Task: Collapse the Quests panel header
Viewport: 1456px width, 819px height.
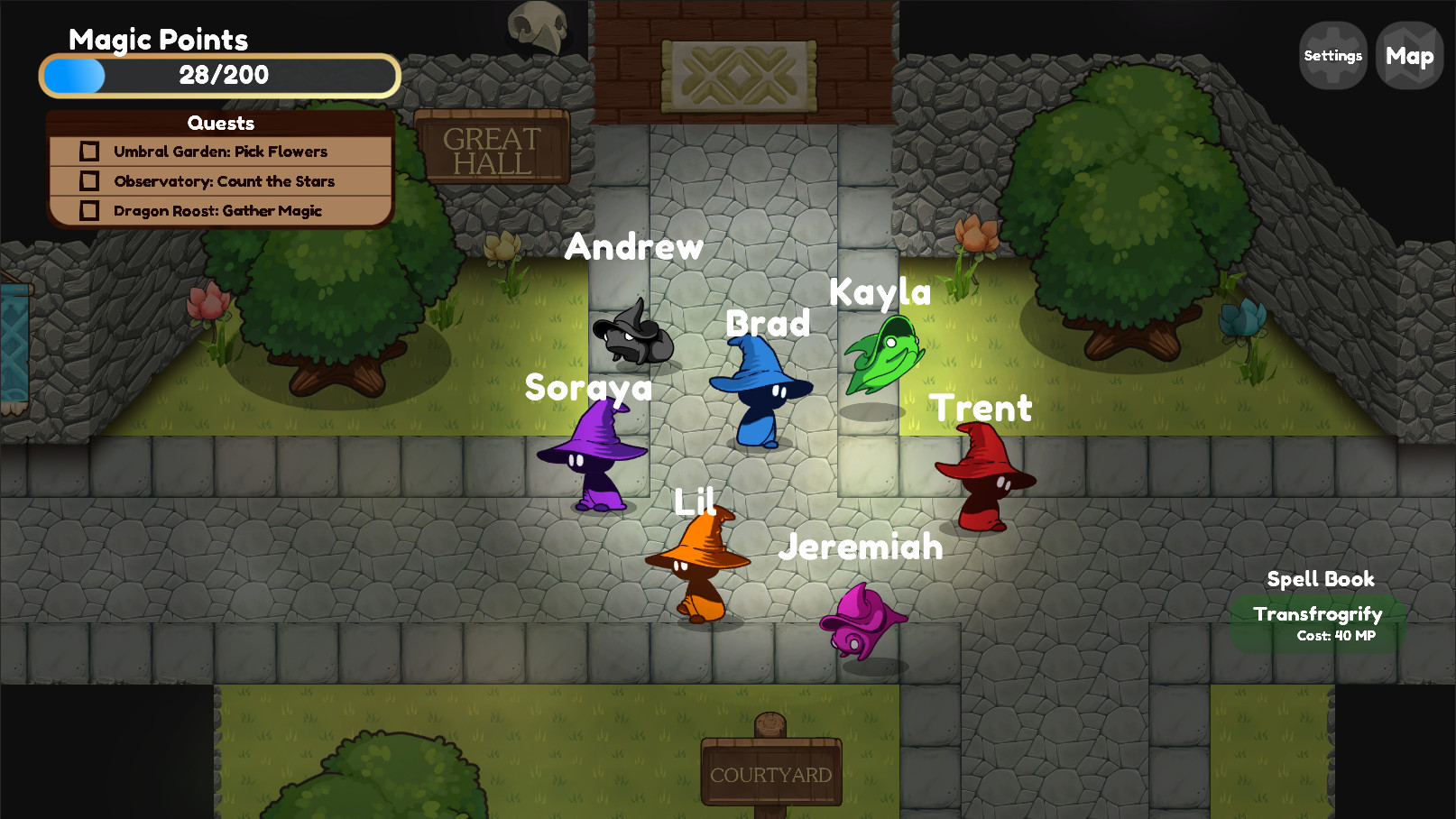Action: 221,123
